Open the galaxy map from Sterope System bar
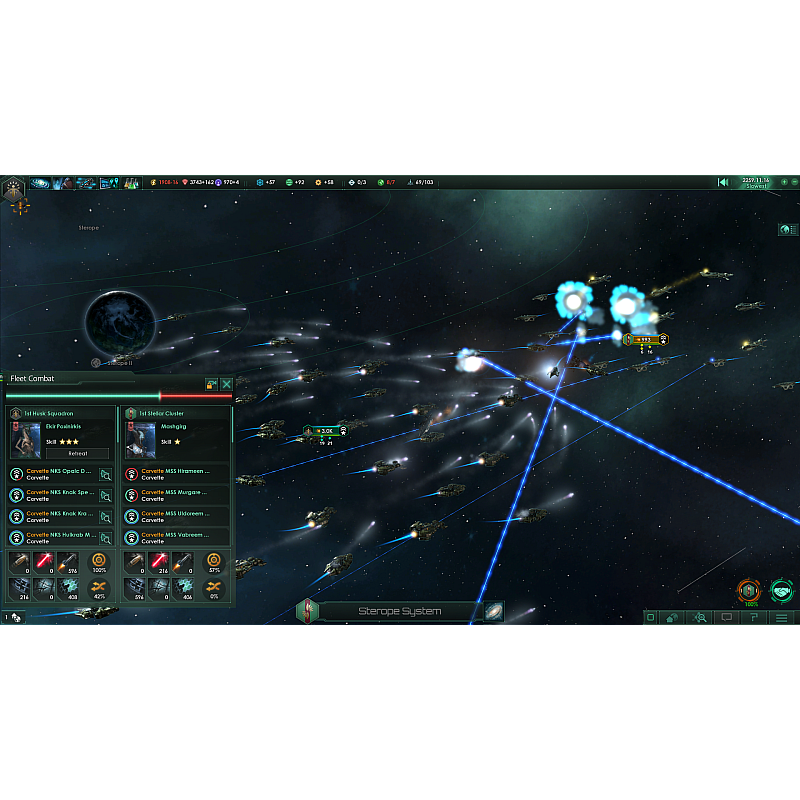 pyautogui.click(x=494, y=611)
